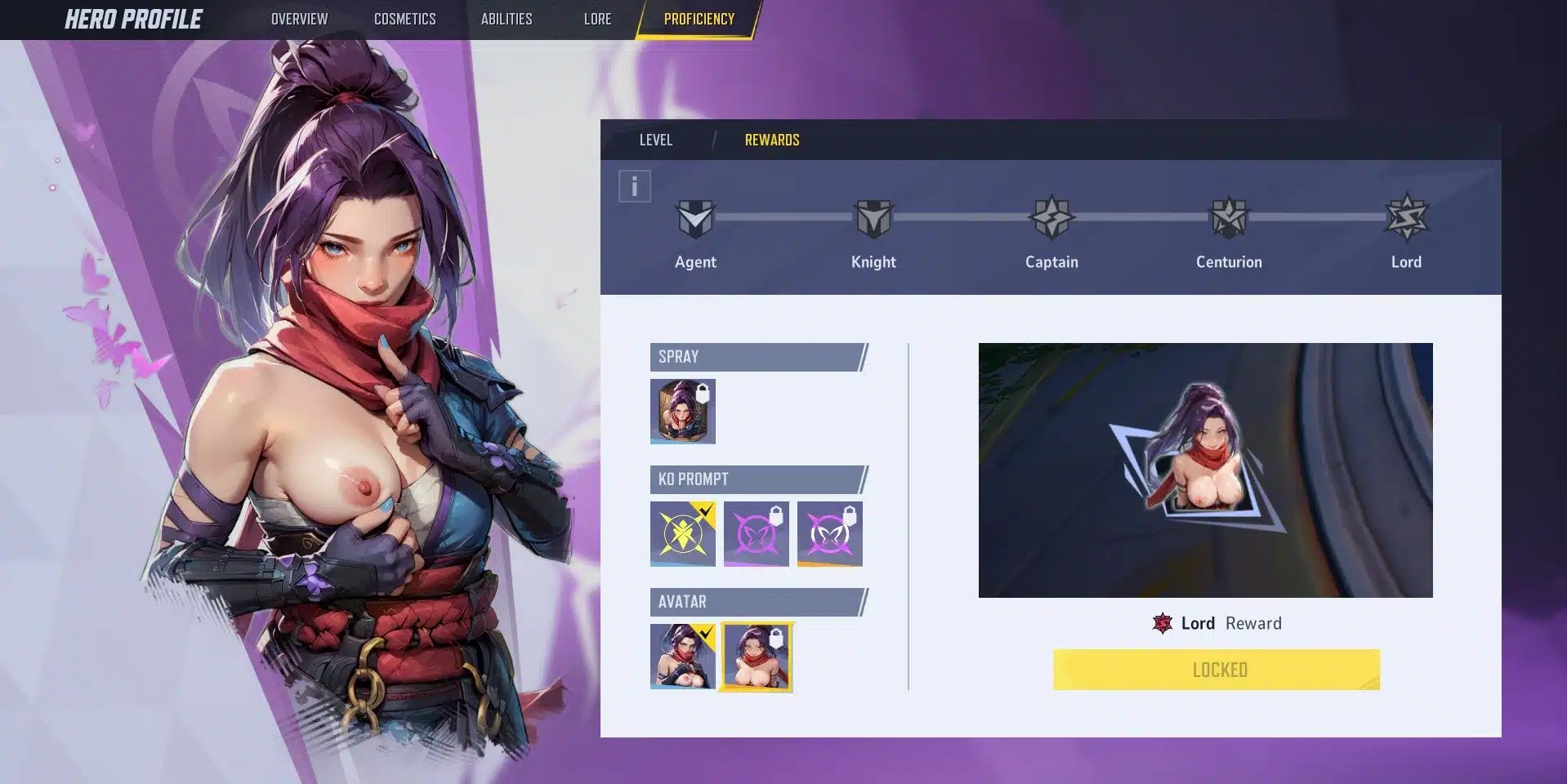Select the Agent rank badge
This screenshot has width=1567, height=784.
(x=695, y=219)
